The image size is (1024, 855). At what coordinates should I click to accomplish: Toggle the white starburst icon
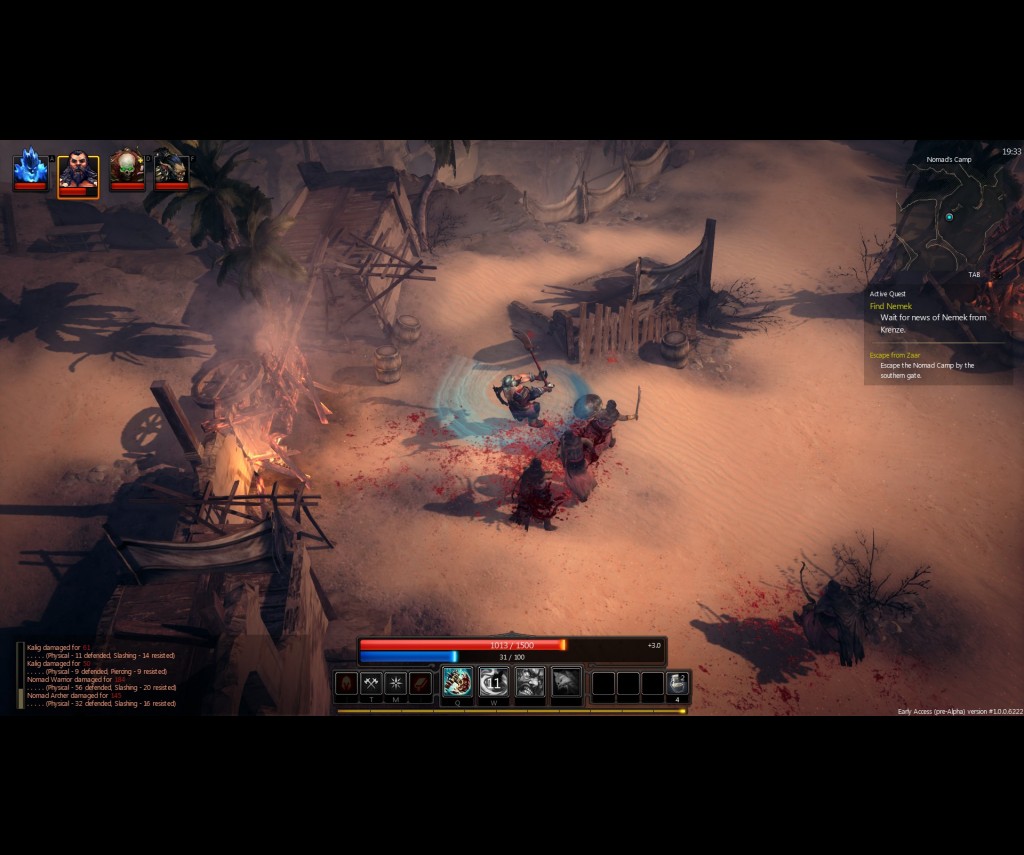click(x=396, y=683)
